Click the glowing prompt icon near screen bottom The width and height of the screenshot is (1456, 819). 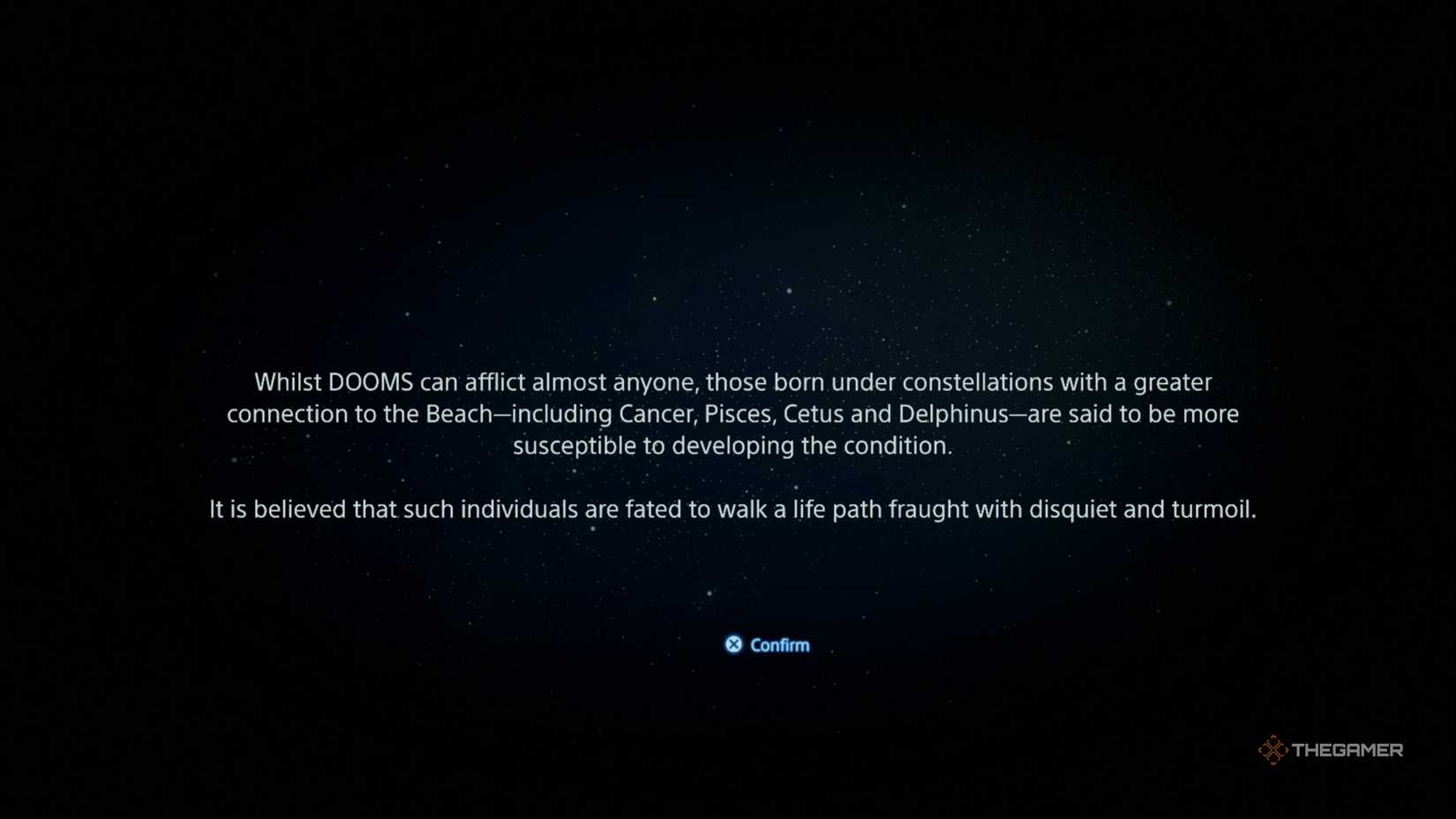(x=733, y=644)
